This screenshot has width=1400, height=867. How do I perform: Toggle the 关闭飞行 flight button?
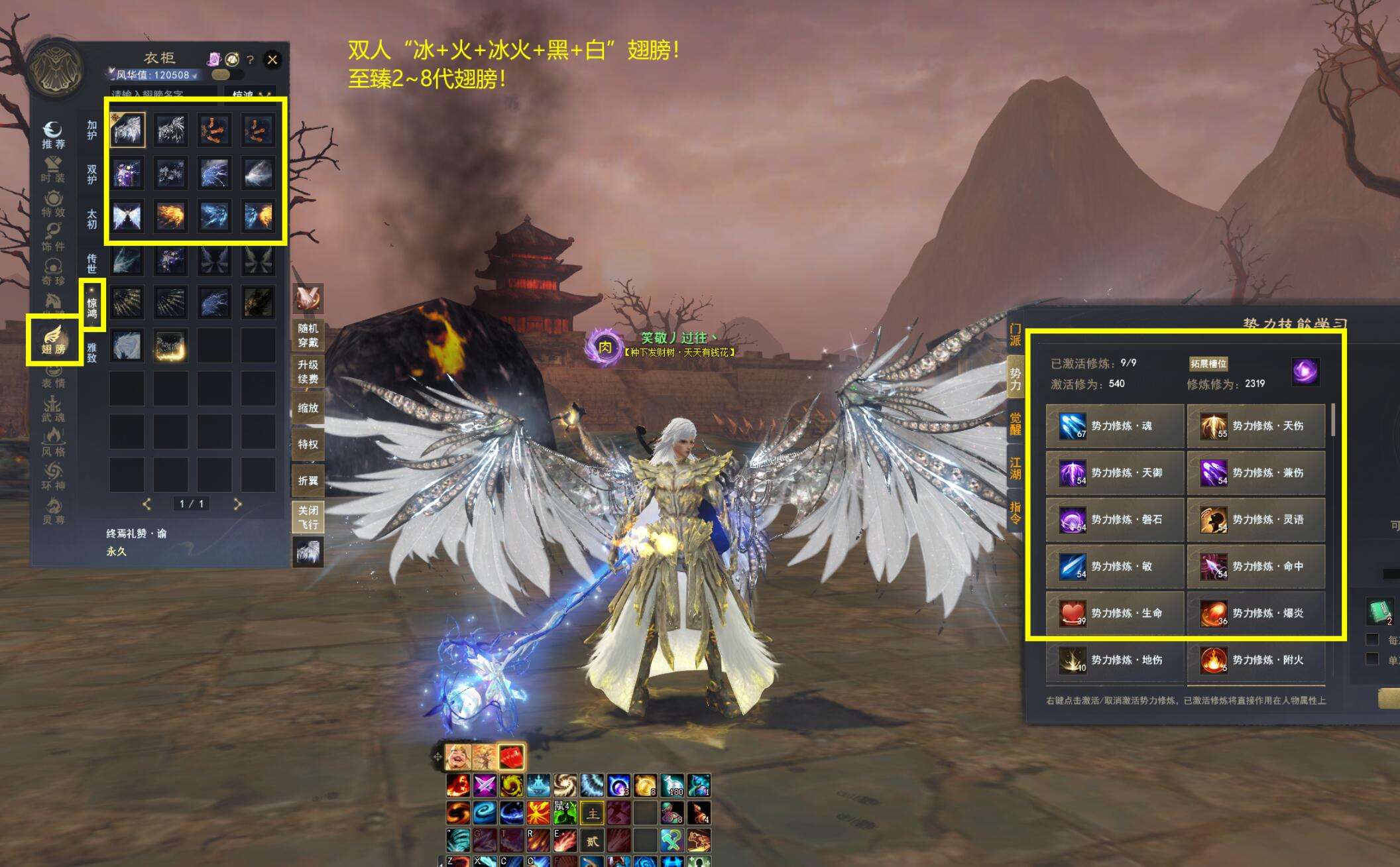[x=308, y=517]
